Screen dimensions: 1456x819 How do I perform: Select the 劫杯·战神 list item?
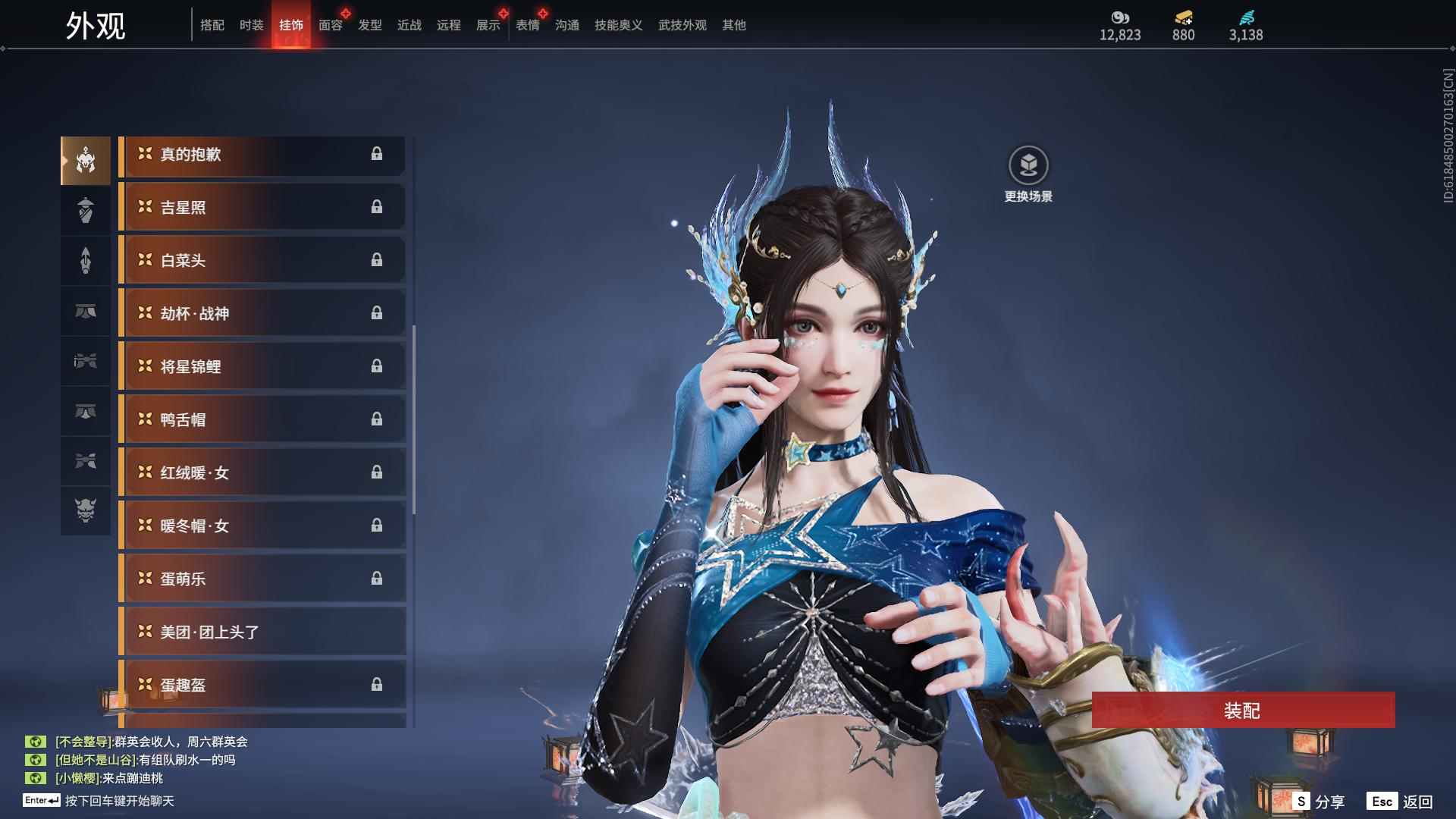262,314
